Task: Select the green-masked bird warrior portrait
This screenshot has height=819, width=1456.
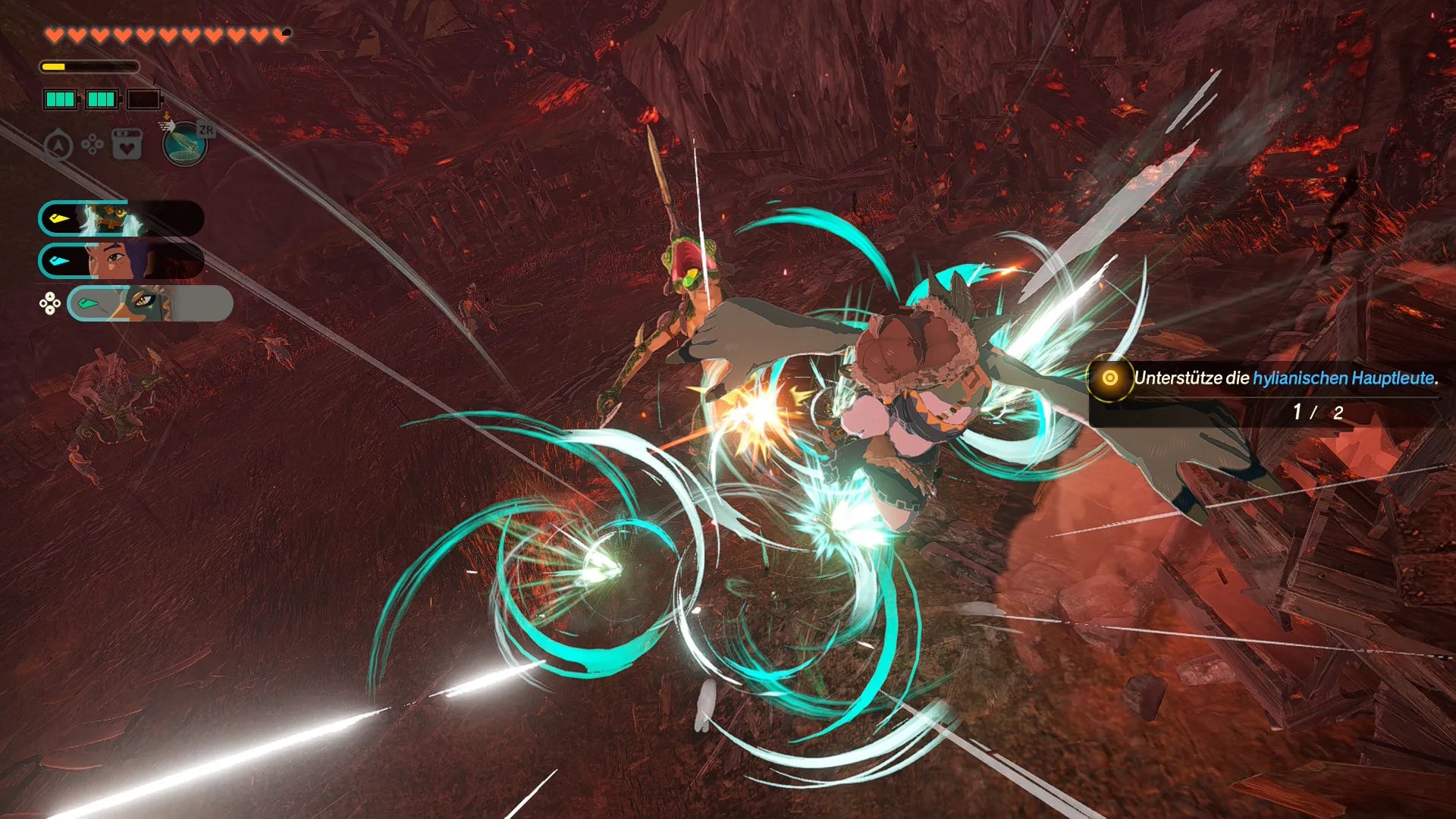Action: pyautogui.click(x=149, y=303)
